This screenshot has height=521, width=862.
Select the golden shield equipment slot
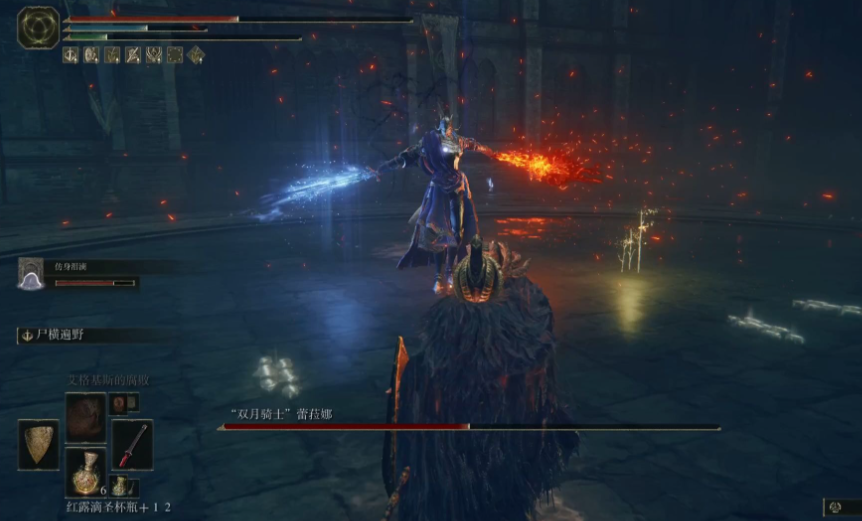pyautogui.click(x=38, y=444)
